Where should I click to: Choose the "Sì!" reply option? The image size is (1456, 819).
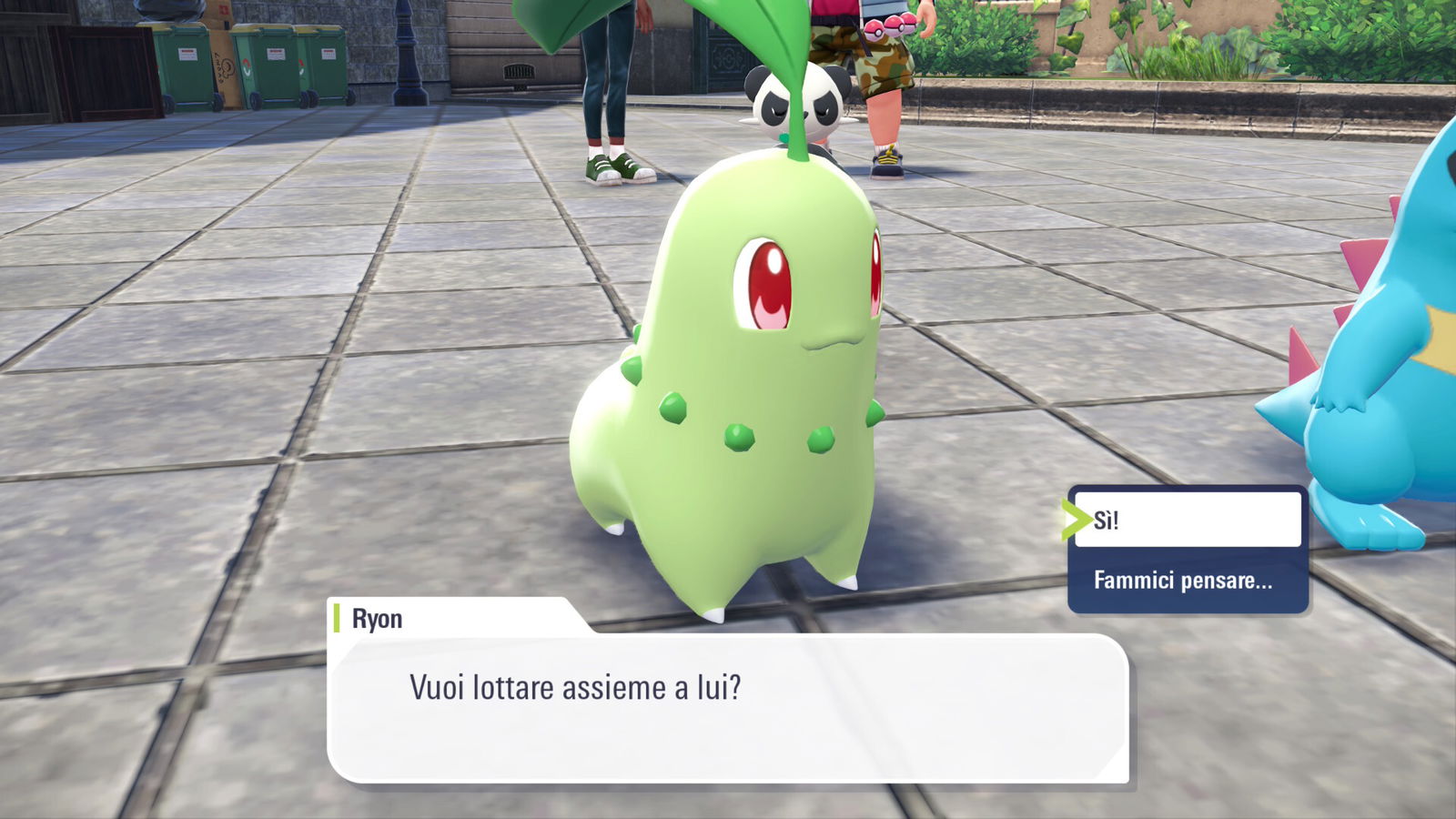coord(1187,520)
